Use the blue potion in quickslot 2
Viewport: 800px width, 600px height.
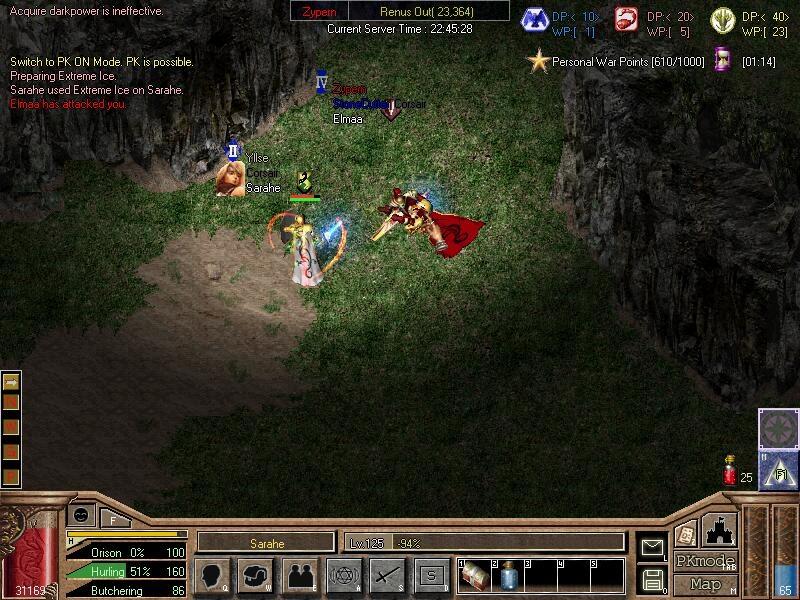pos(507,576)
